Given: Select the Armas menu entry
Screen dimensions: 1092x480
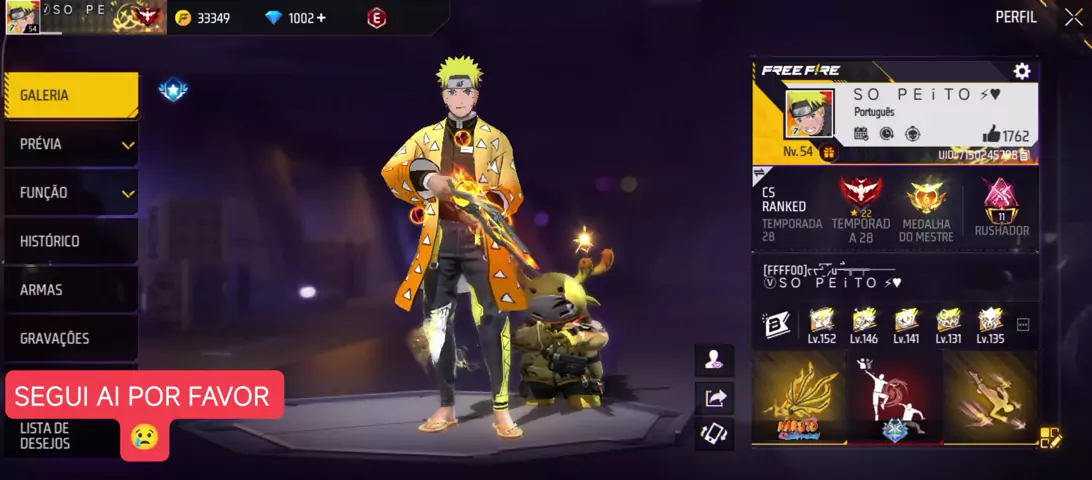Looking at the screenshot, I should 70,290.
